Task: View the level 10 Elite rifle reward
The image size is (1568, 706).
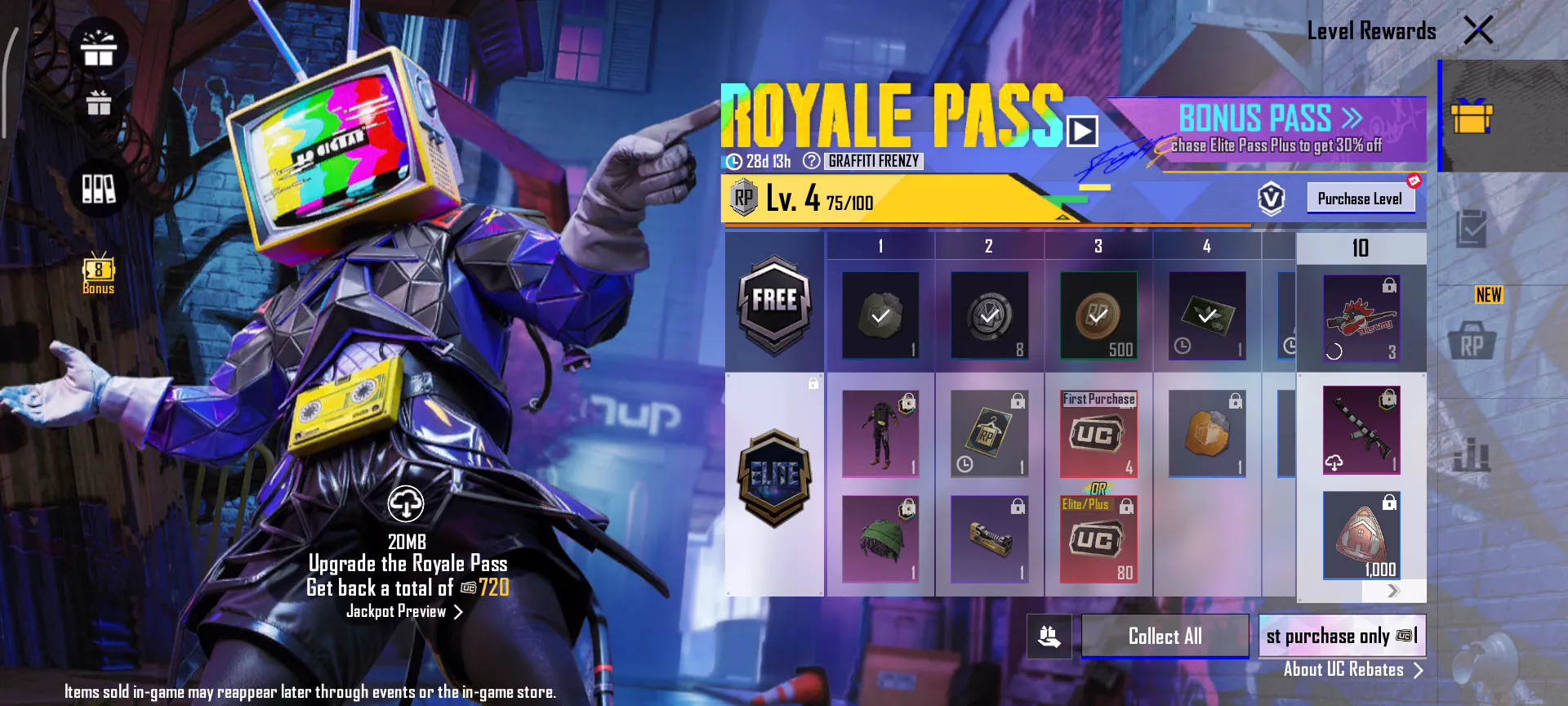Action: pyautogui.click(x=1361, y=430)
